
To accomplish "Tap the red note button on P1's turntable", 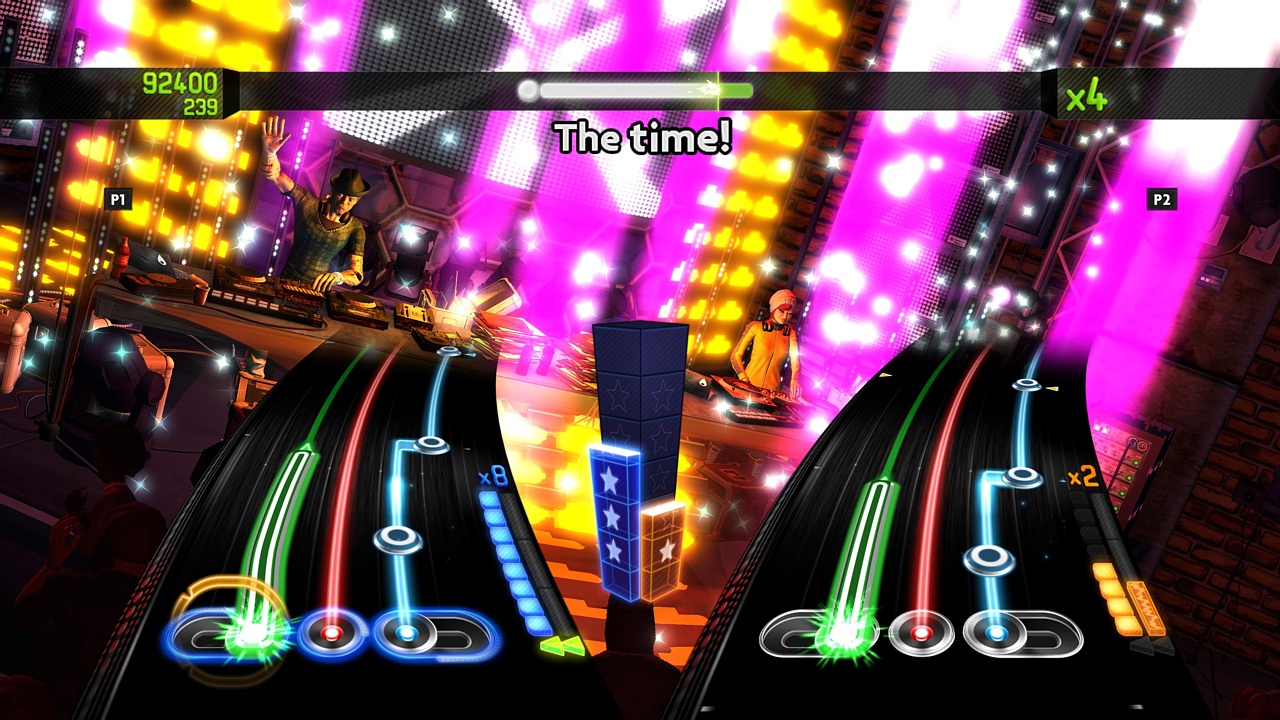I will coord(330,633).
